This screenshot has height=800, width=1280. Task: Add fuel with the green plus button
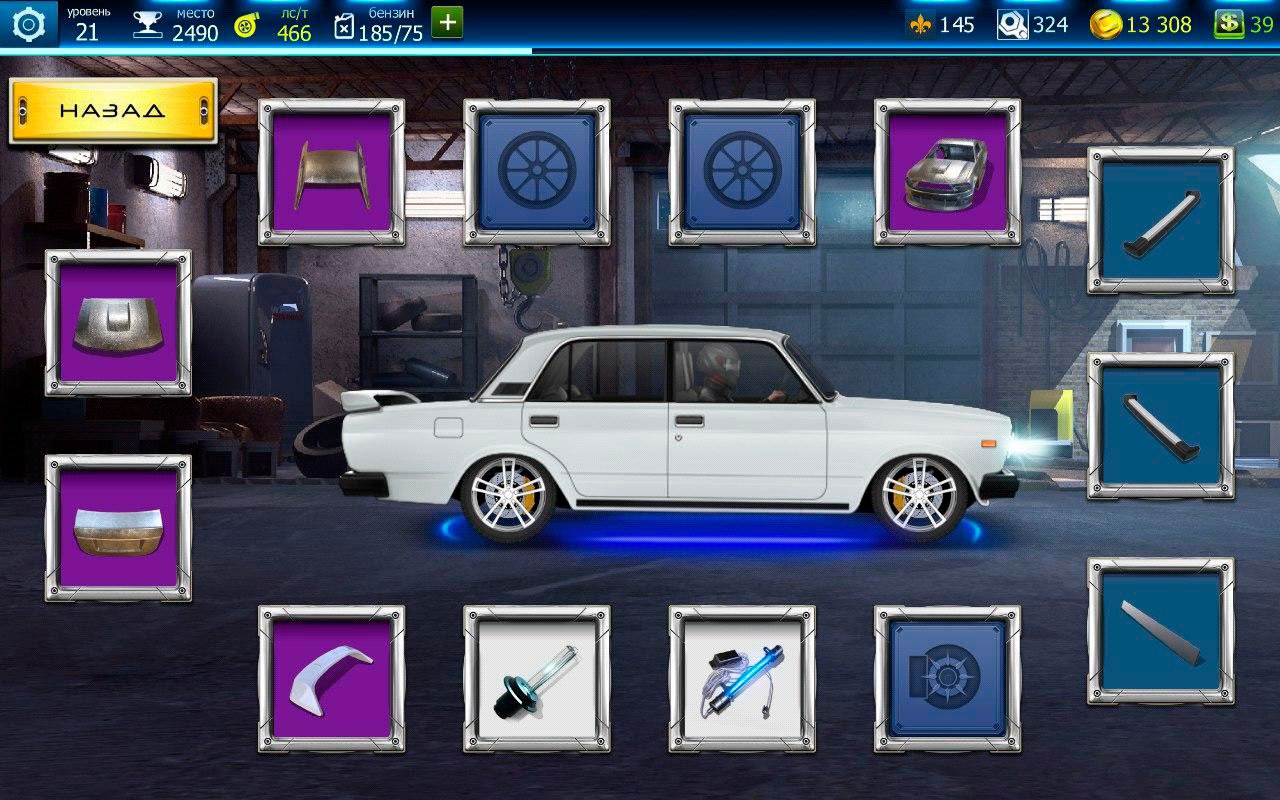pos(447,23)
